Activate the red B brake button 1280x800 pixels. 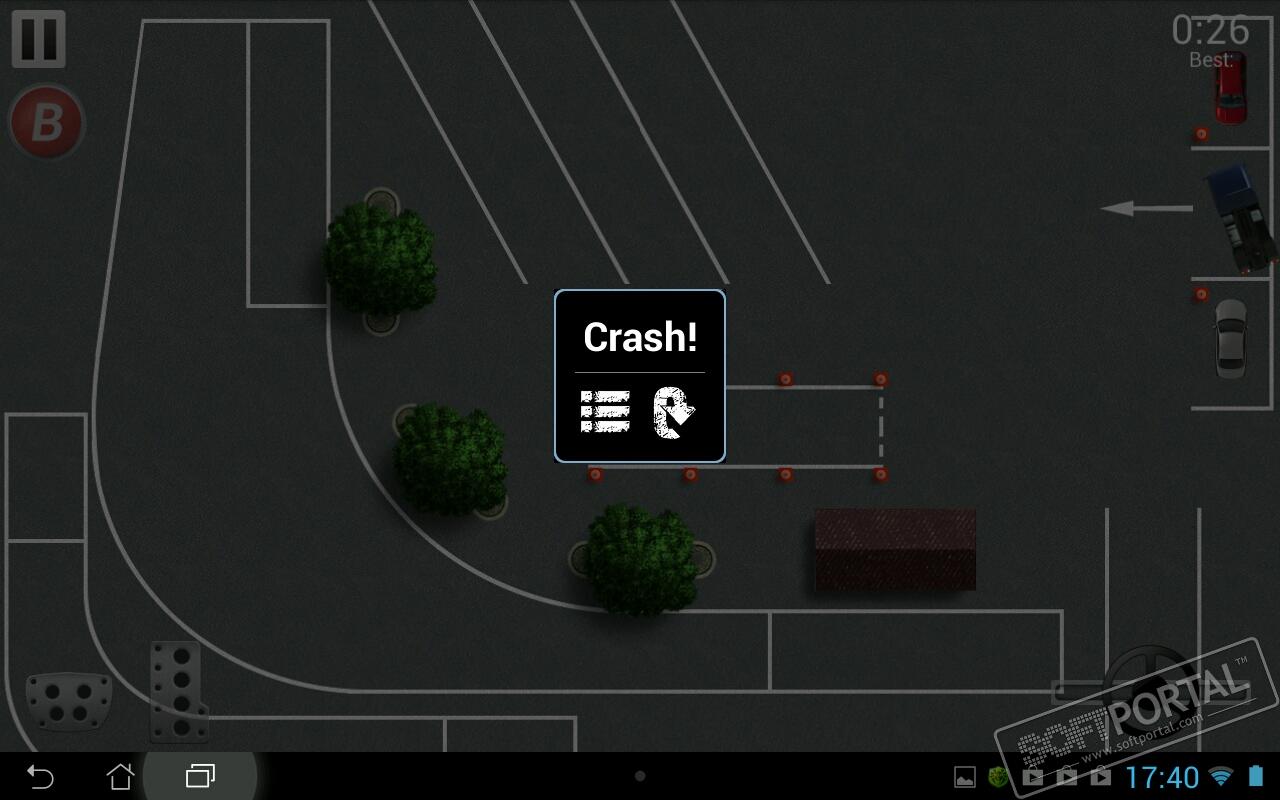46,123
